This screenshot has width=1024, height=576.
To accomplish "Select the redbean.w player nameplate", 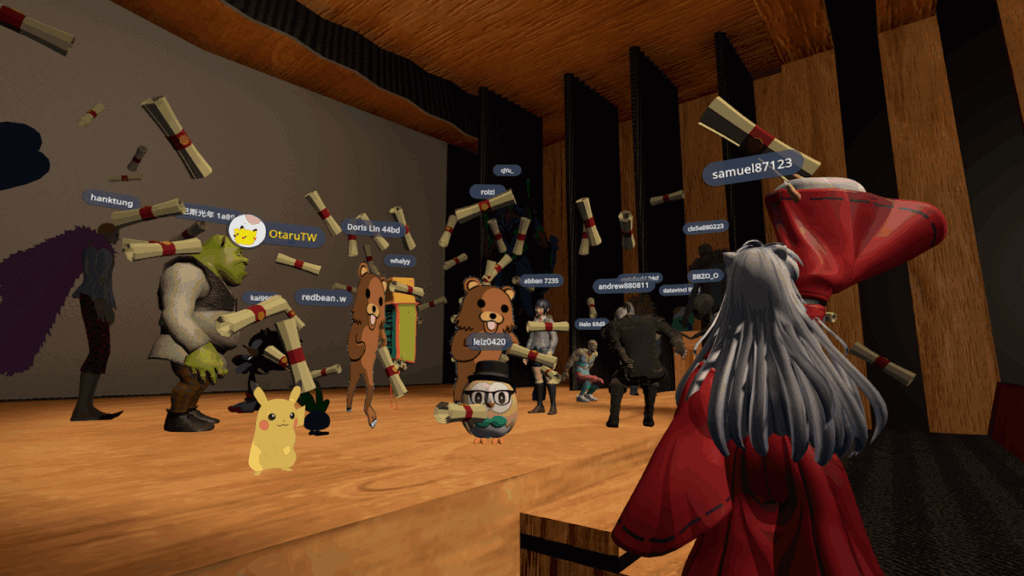I will pos(322,297).
